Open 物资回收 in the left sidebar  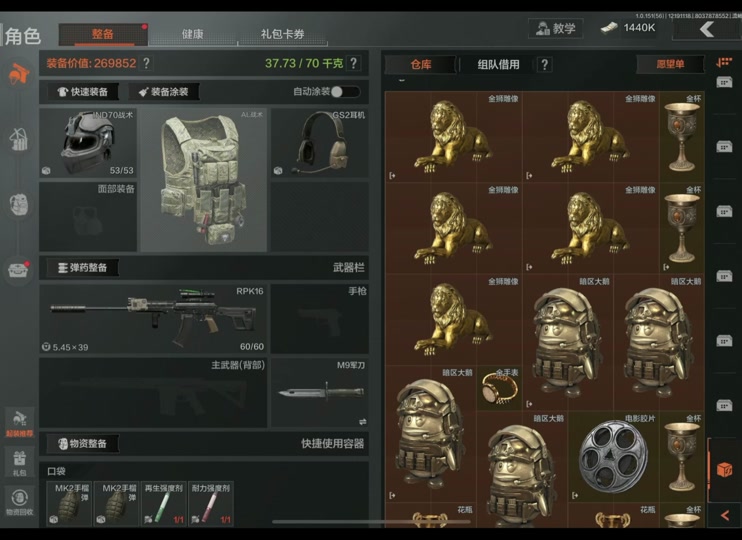coord(19,500)
